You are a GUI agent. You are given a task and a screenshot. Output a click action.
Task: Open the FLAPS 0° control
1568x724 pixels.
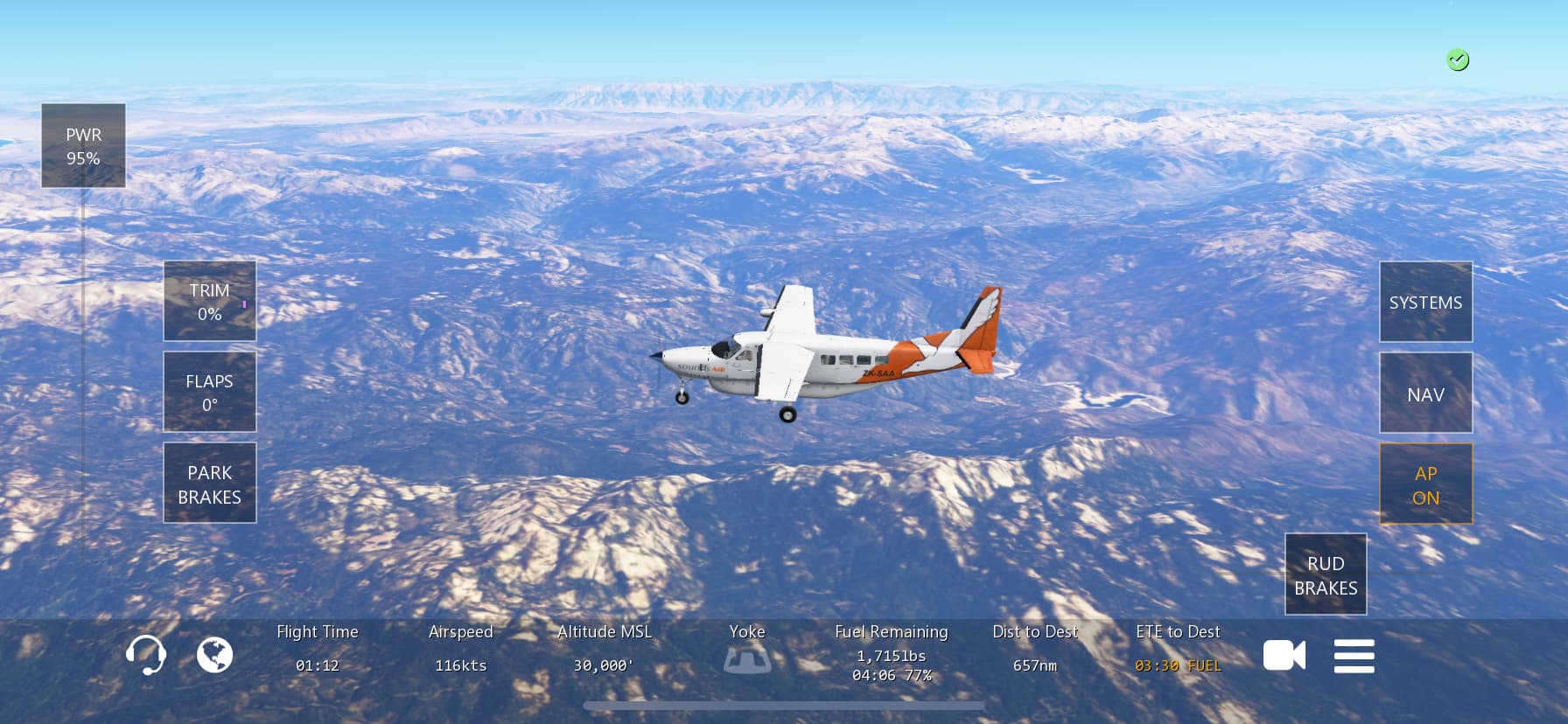(x=210, y=393)
